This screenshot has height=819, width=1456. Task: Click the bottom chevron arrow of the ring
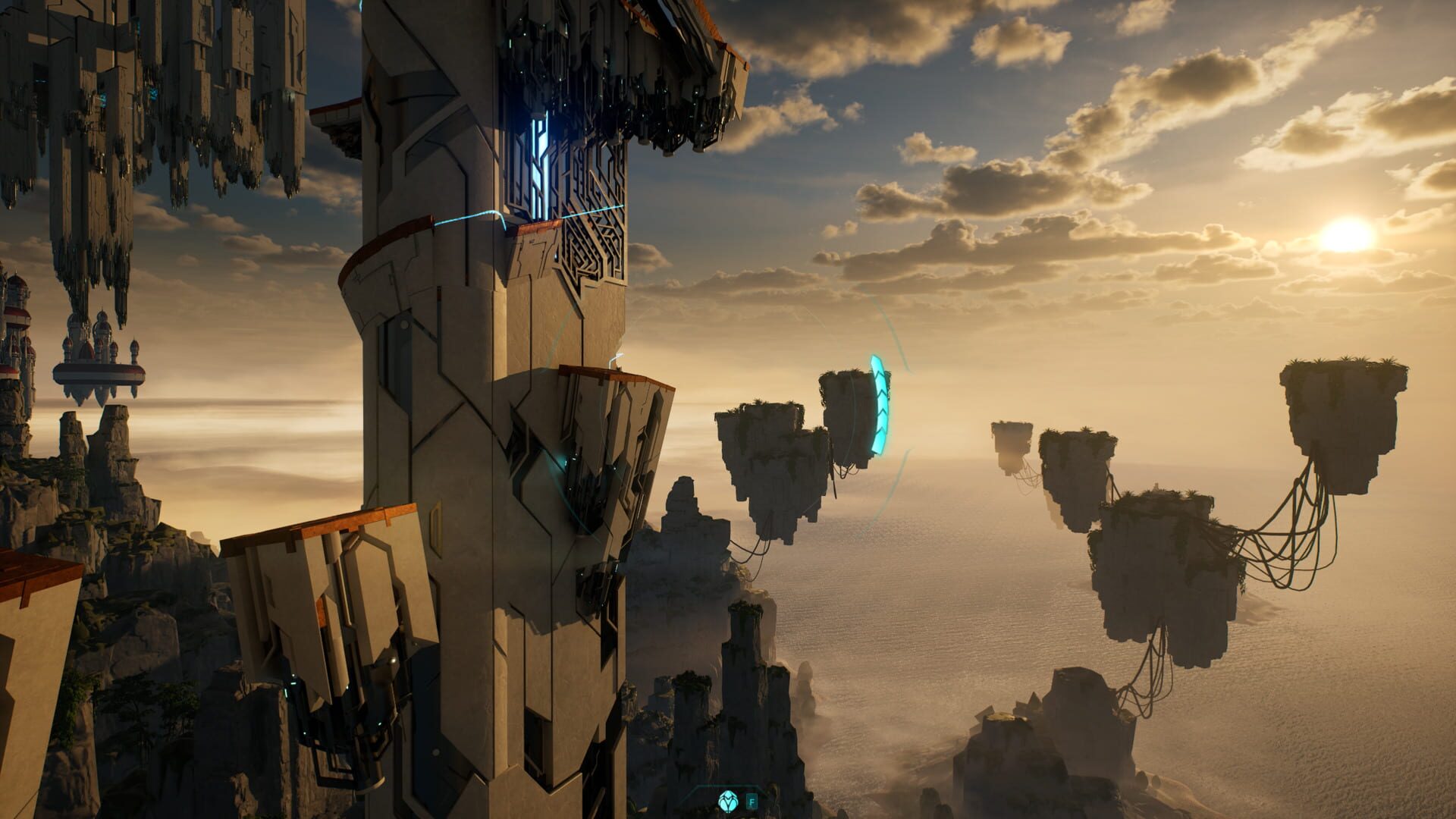[881, 444]
